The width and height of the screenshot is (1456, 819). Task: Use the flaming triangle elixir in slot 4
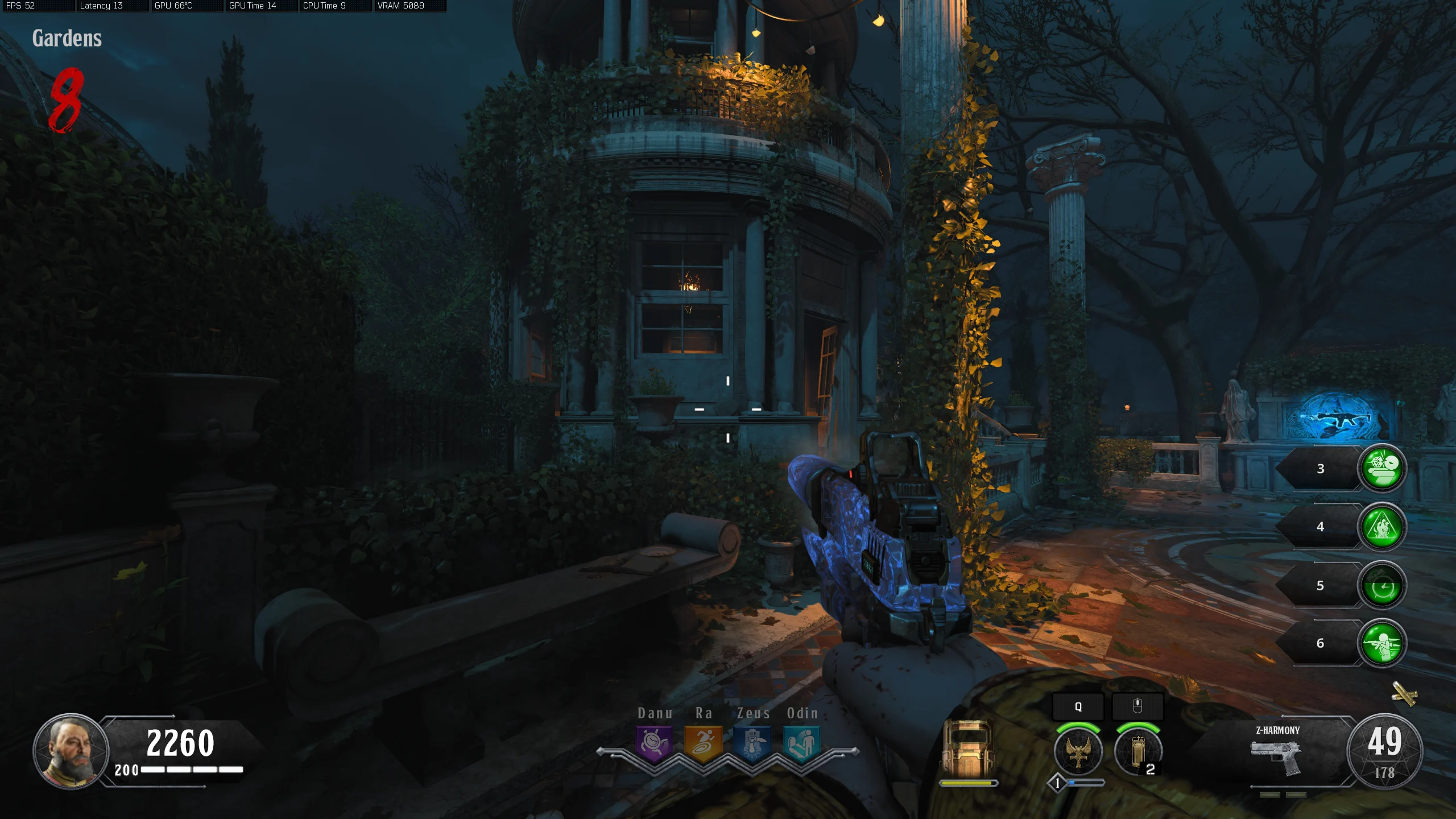(x=1382, y=527)
